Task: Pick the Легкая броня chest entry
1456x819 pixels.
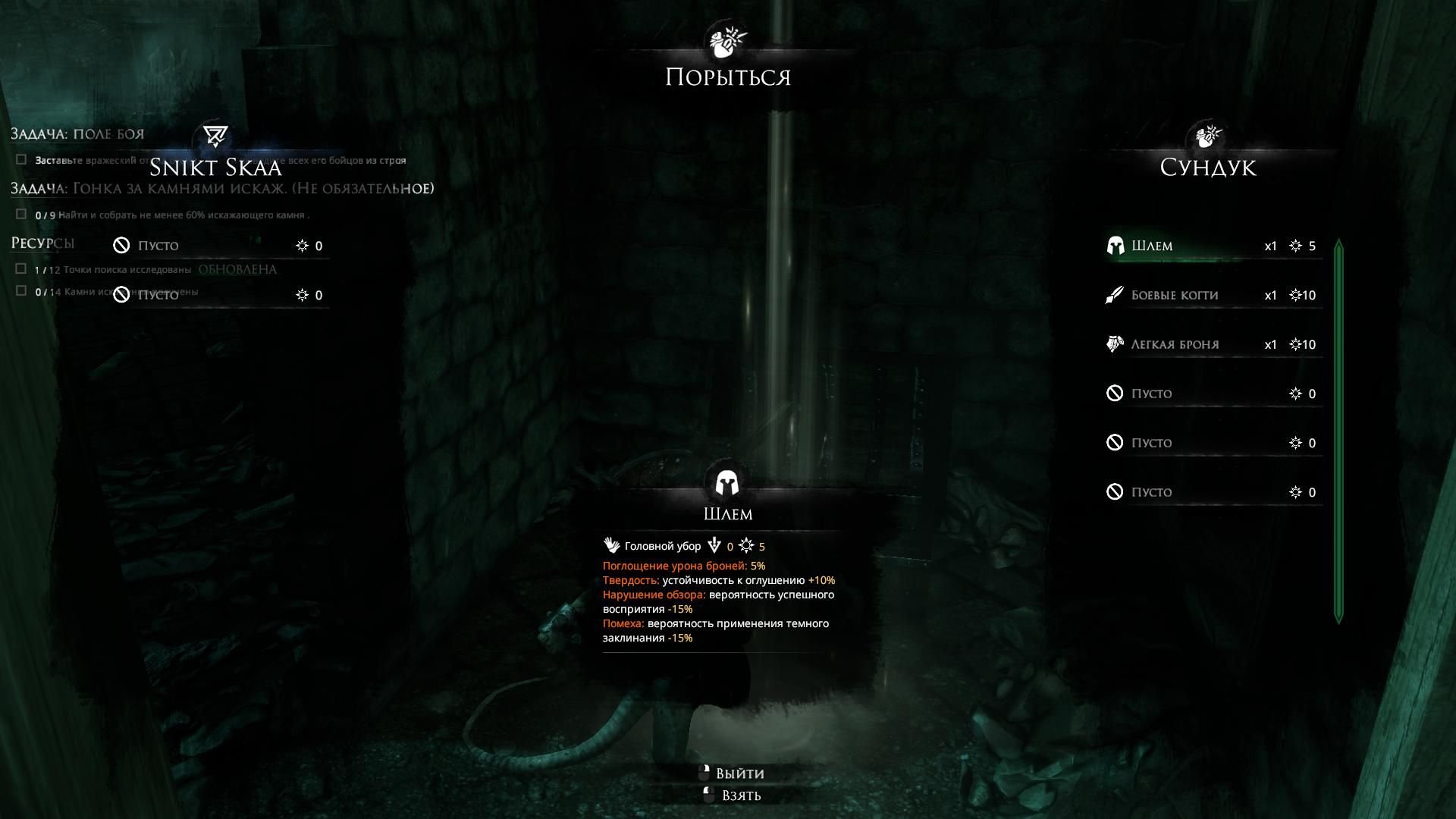Action: click(x=1212, y=344)
